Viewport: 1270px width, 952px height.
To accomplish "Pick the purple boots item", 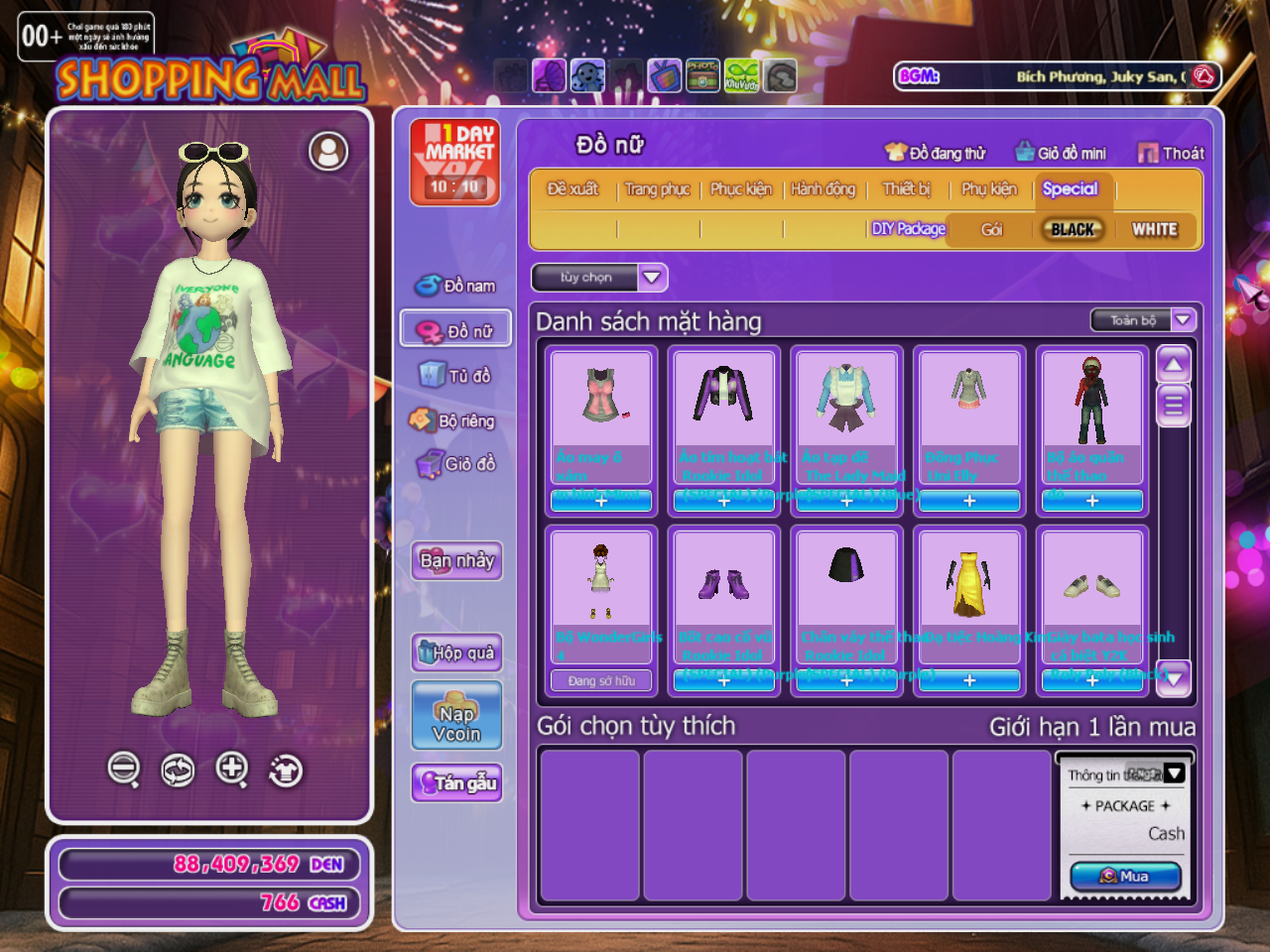I will (x=723, y=584).
